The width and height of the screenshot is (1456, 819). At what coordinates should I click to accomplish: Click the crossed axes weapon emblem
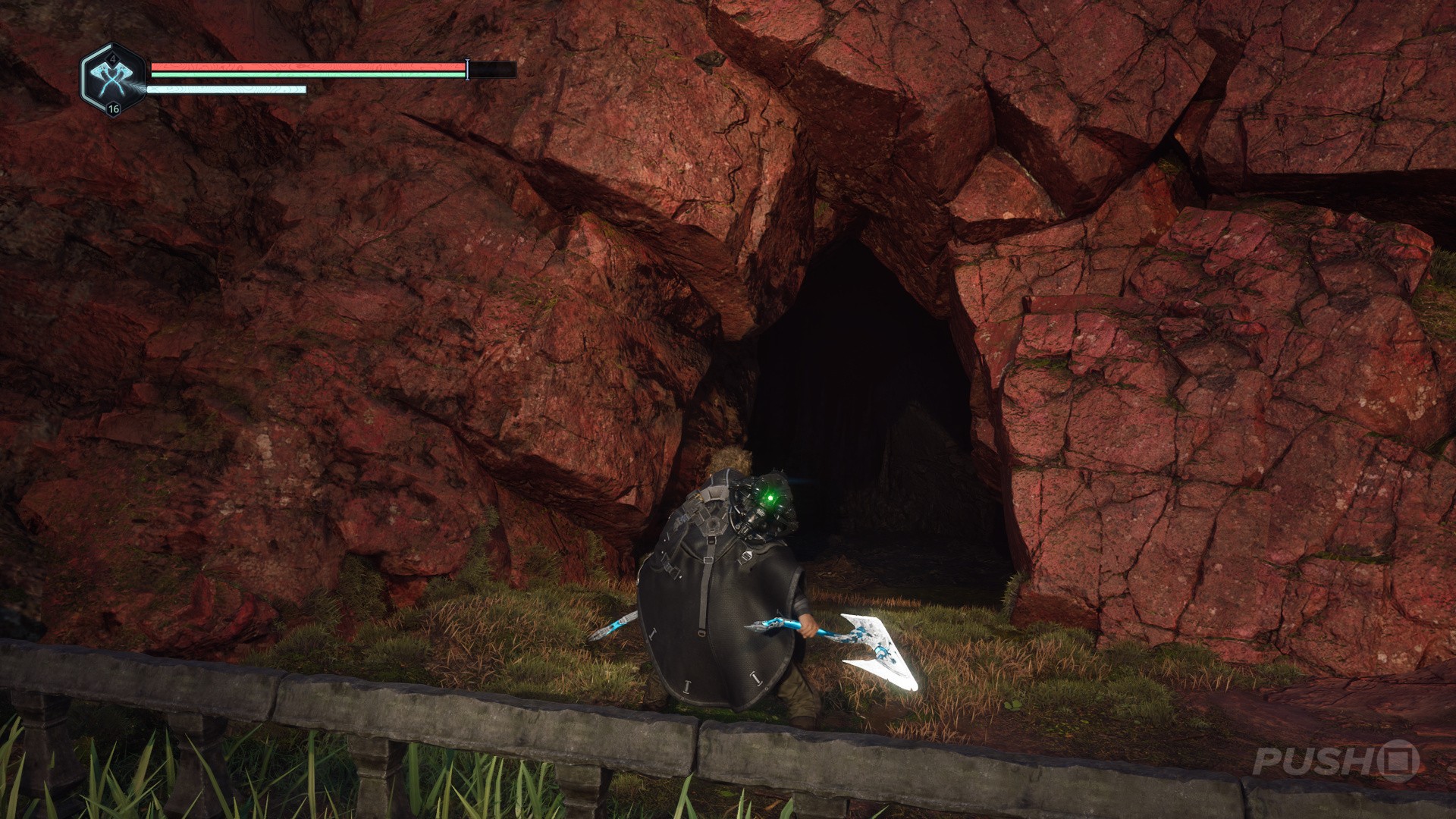pyautogui.click(x=113, y=79)
